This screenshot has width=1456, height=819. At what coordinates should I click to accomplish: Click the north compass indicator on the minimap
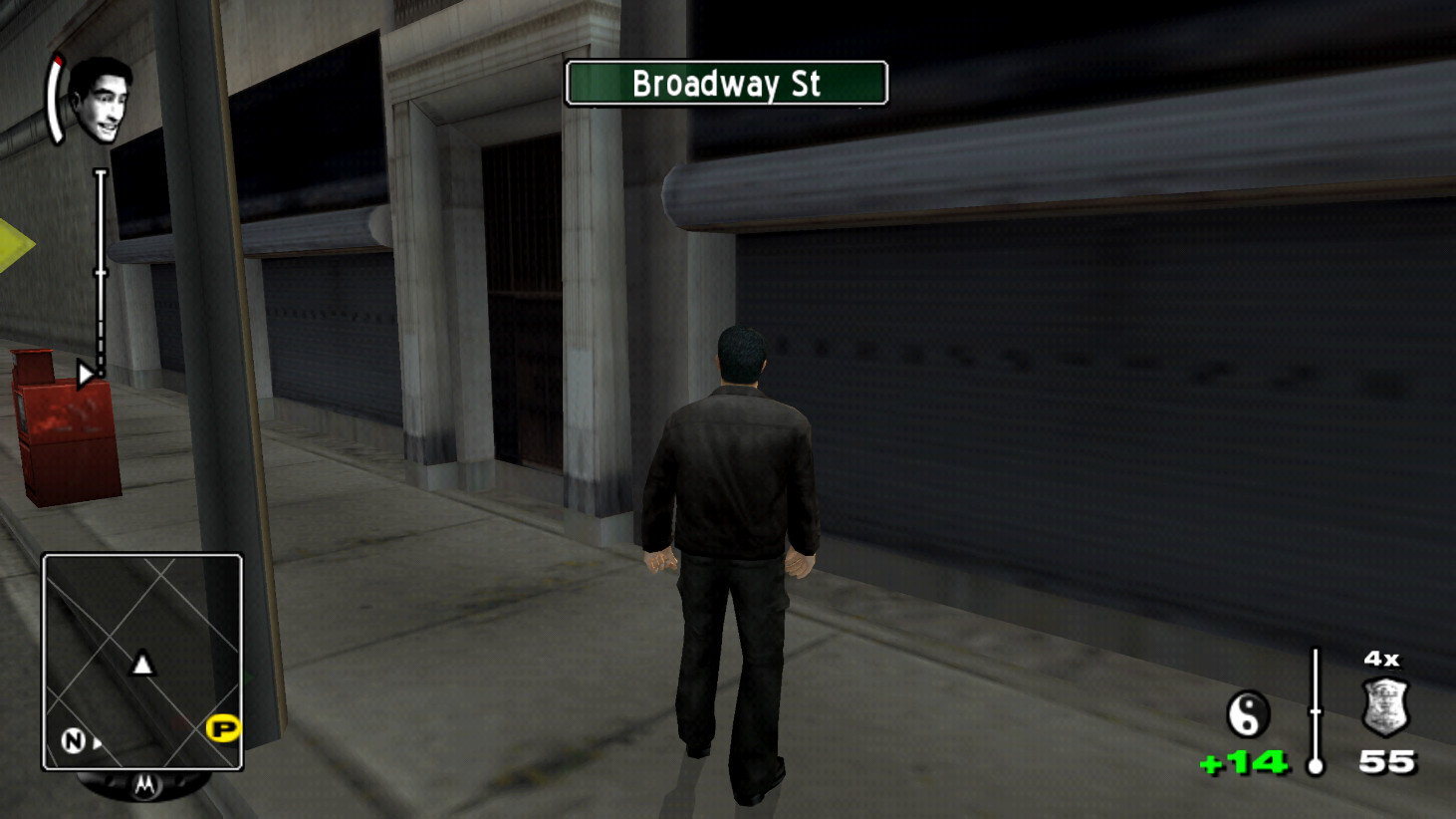click(x=71, y=740)
